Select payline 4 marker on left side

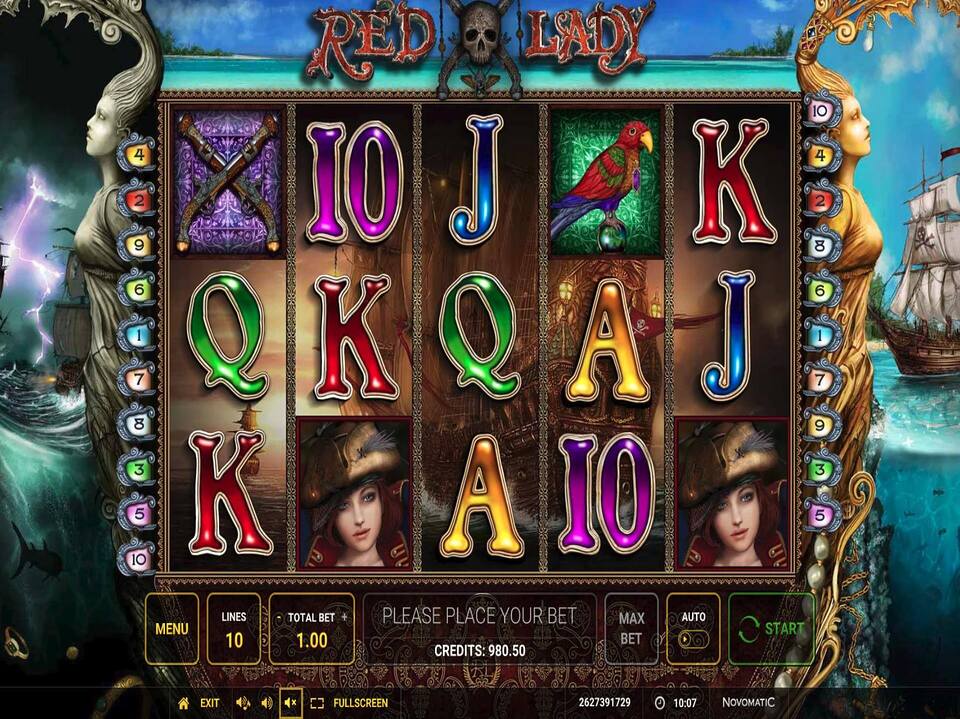(137, 155)
